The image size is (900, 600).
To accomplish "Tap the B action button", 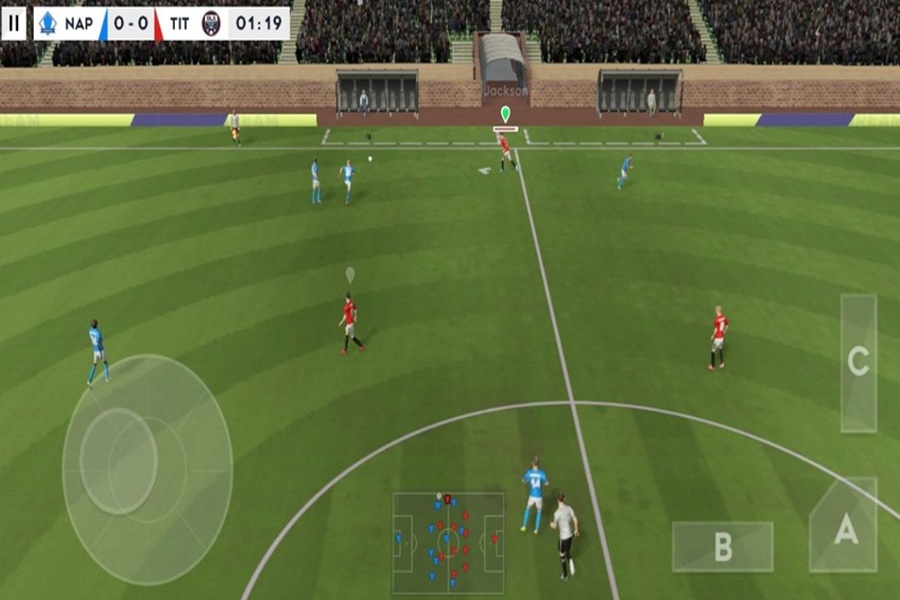I will tap(722, 547).
